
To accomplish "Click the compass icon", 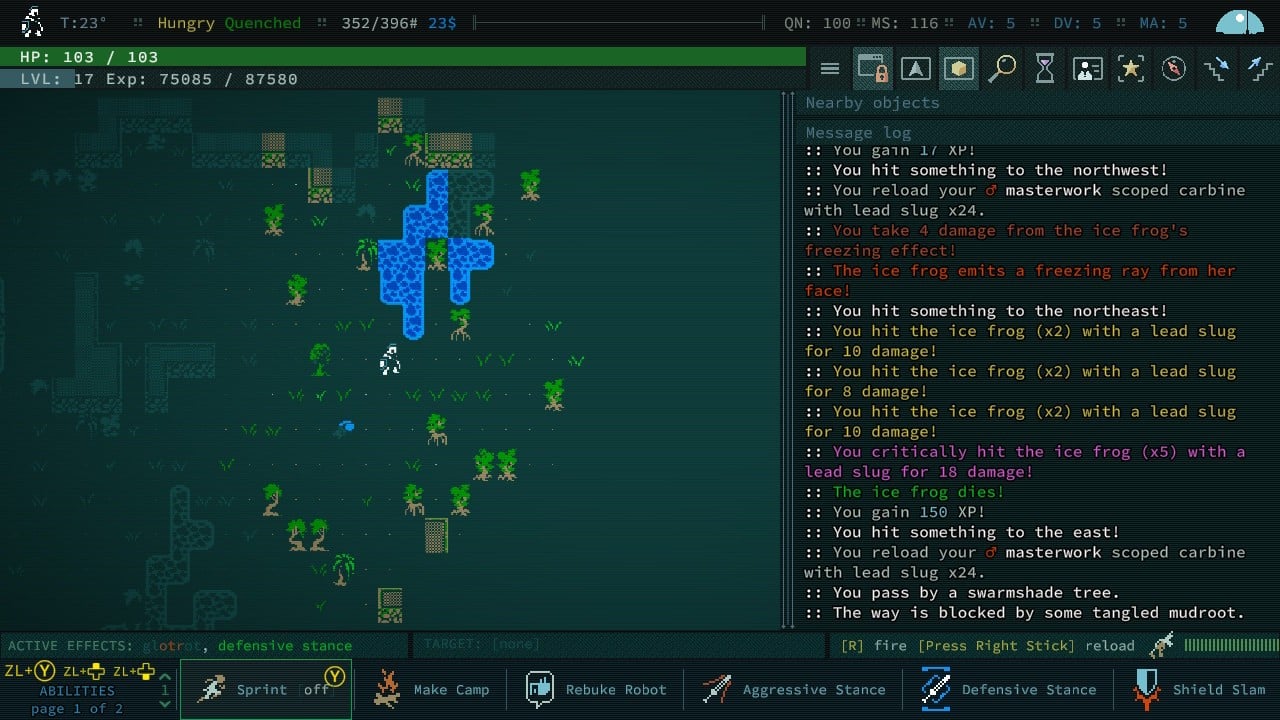I will point(1174,69).
